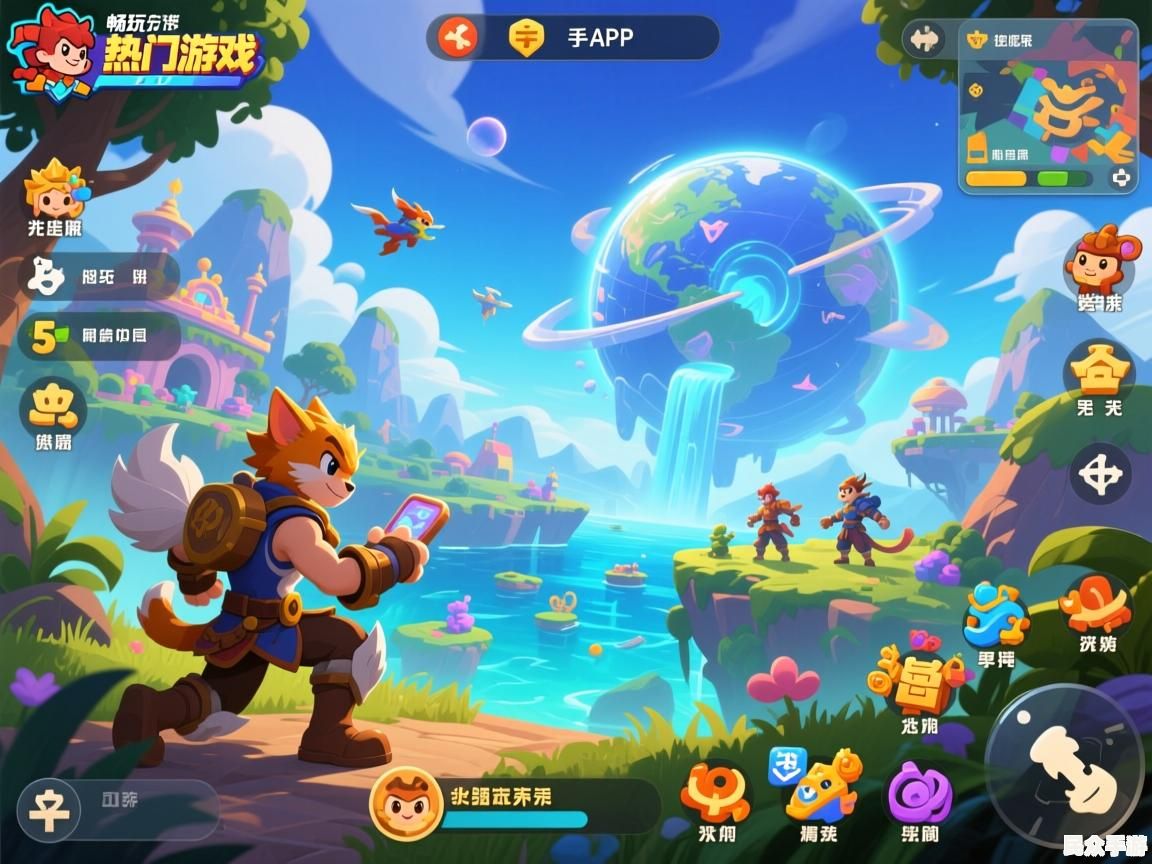The width and height of the screenshot is (1152, 864).
Task: Click the round golden crown icon on left
Action: tap(53, 408)
